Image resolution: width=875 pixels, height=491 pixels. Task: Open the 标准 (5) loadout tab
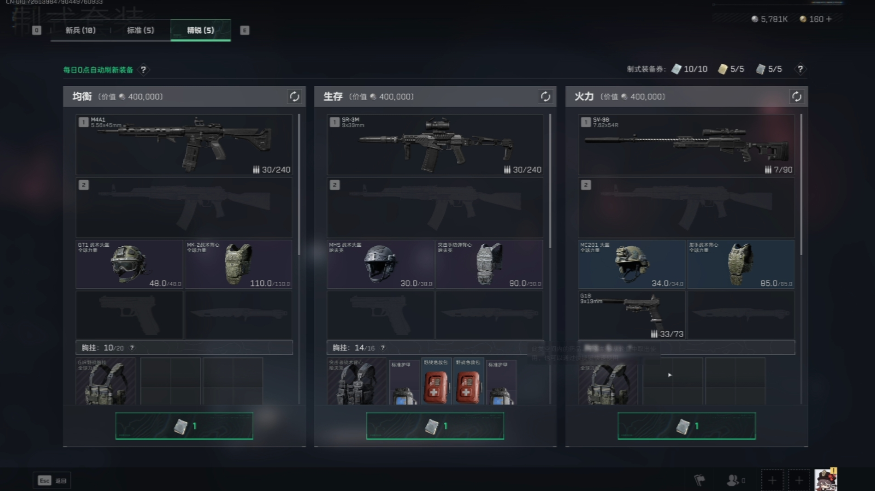coord(140,30)
